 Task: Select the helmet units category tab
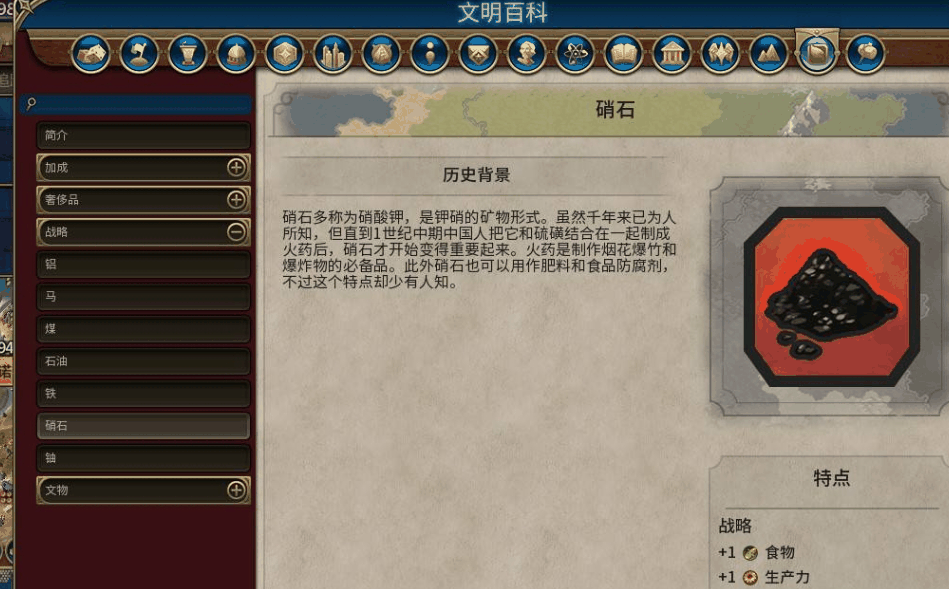(236, 53)
